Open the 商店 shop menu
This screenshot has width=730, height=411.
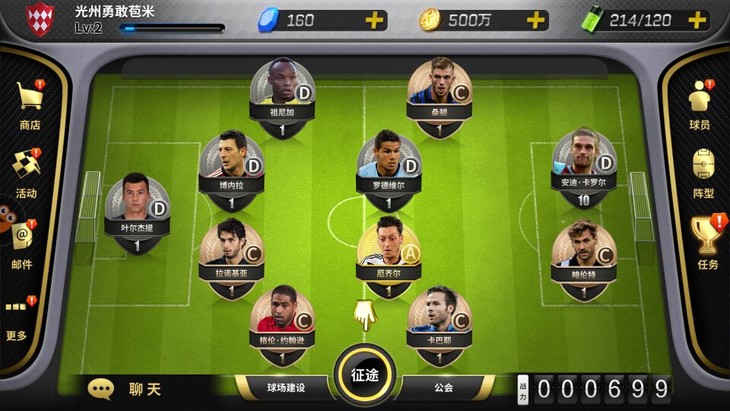[x=29, y=104]
